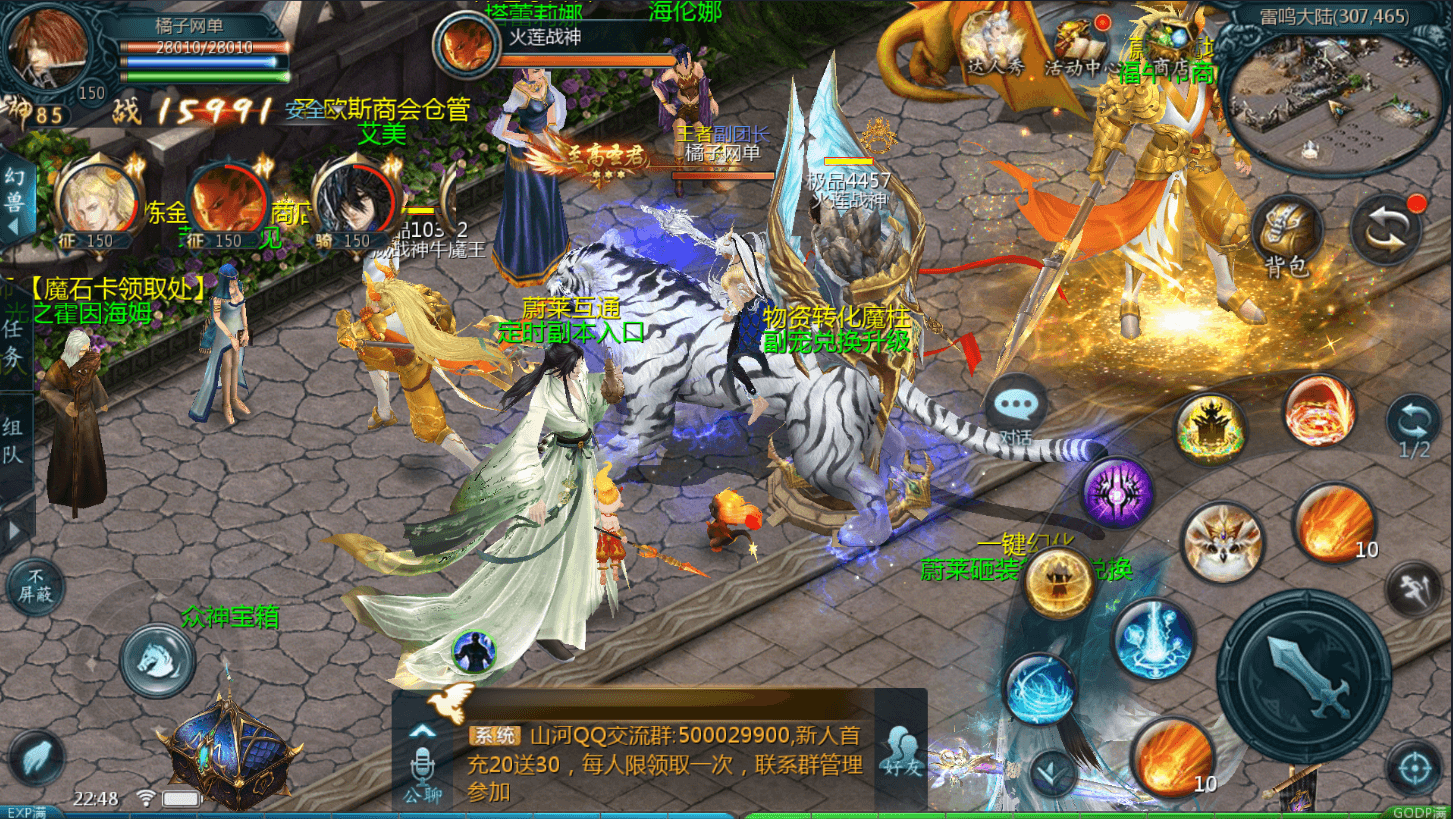
Task: Open the 好友 friends list icon
Action: (900, 748)
